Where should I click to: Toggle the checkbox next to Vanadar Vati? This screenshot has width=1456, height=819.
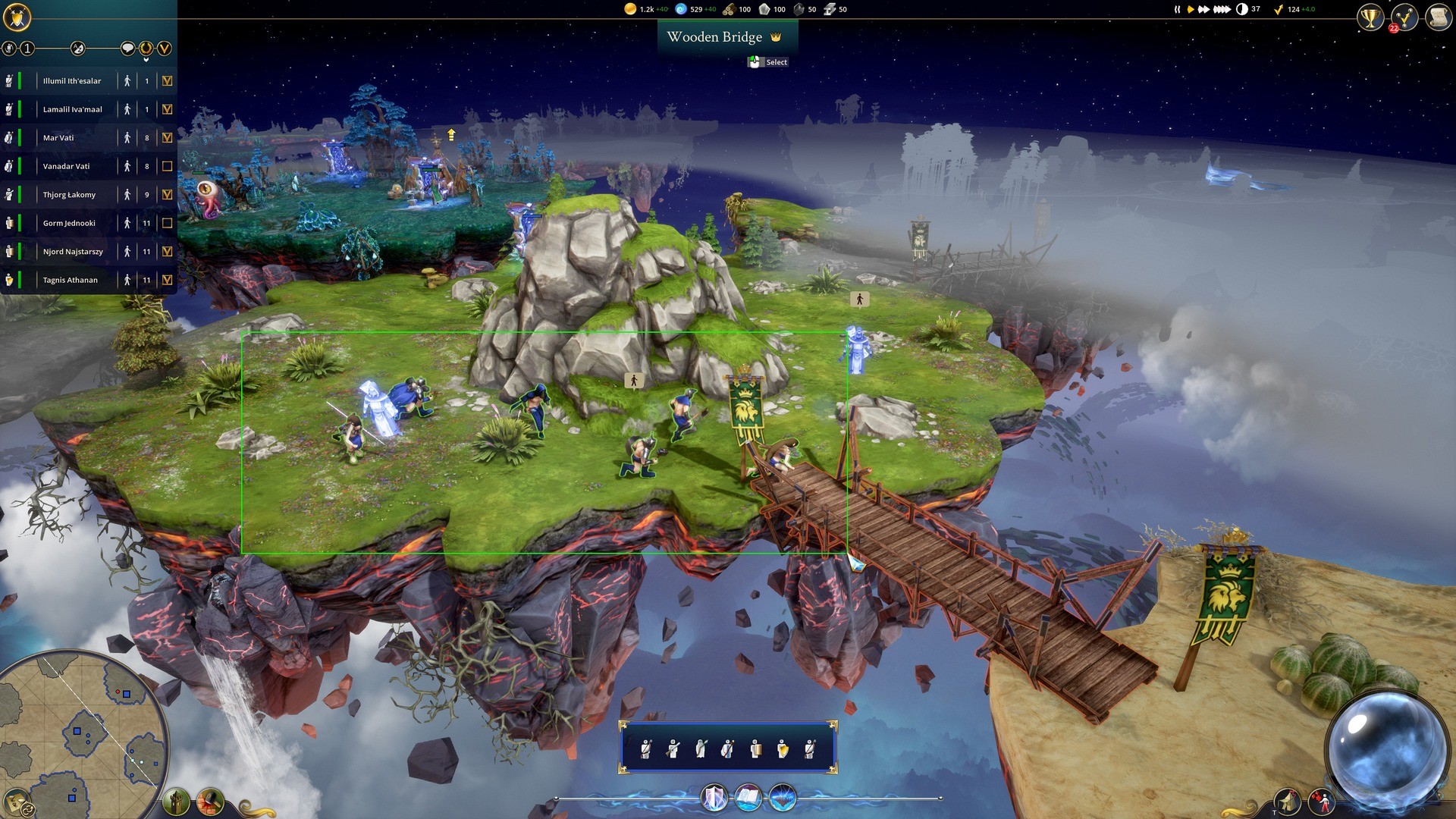tap(166, 165)
